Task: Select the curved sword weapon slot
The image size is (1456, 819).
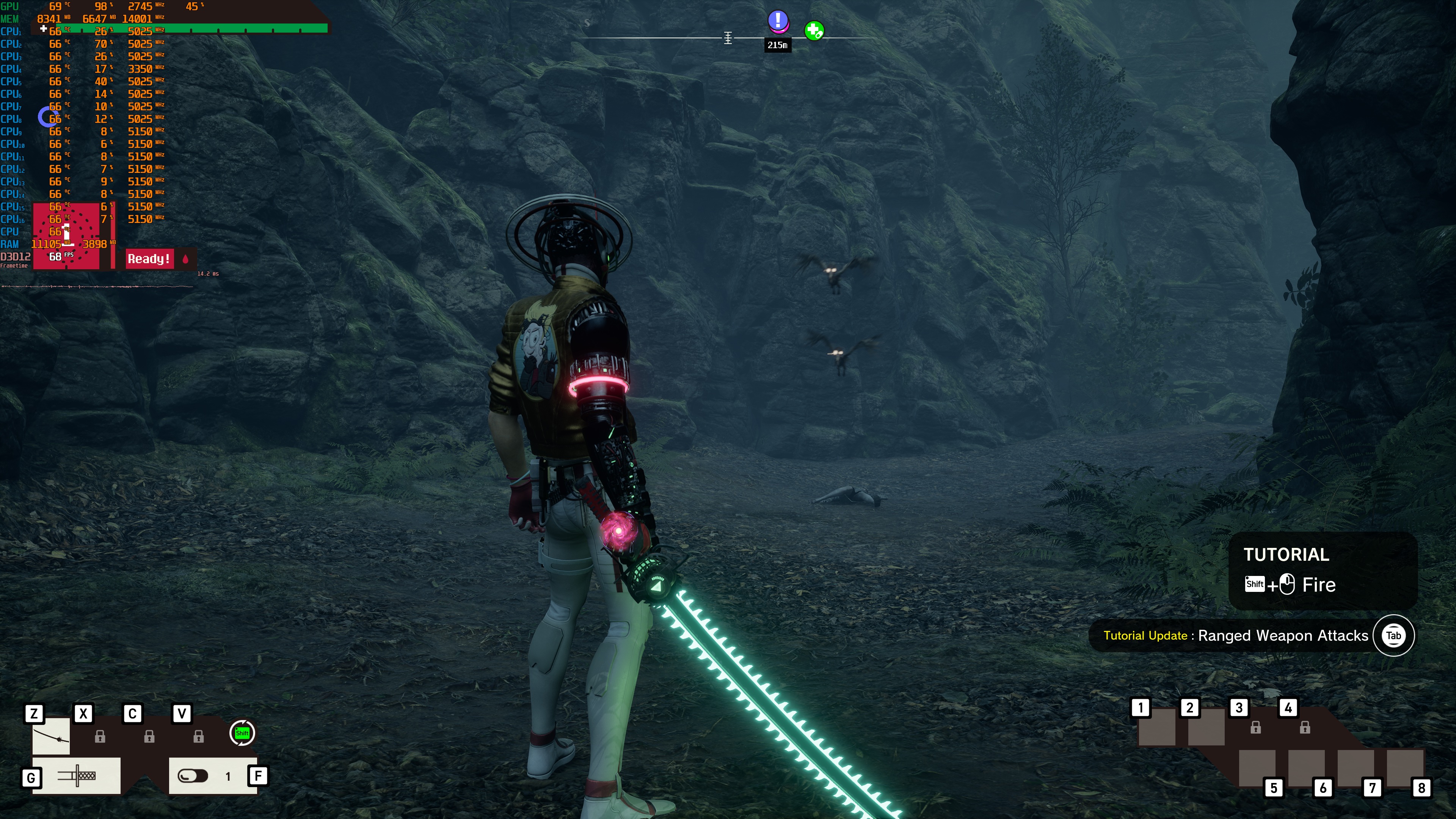Action: (x=51, y=736)
